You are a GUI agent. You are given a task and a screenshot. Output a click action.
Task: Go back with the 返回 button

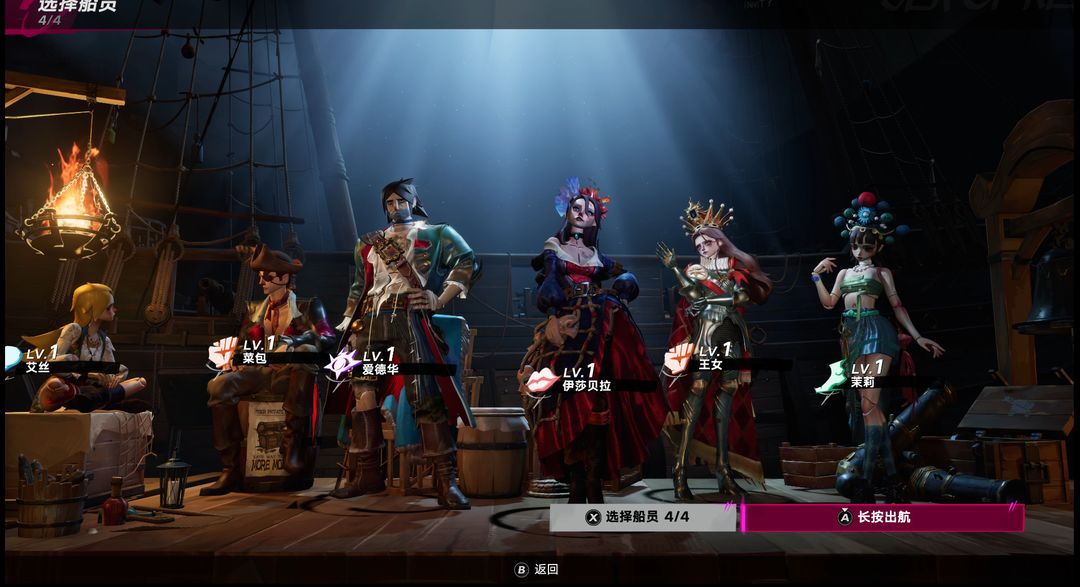[537, 569]
